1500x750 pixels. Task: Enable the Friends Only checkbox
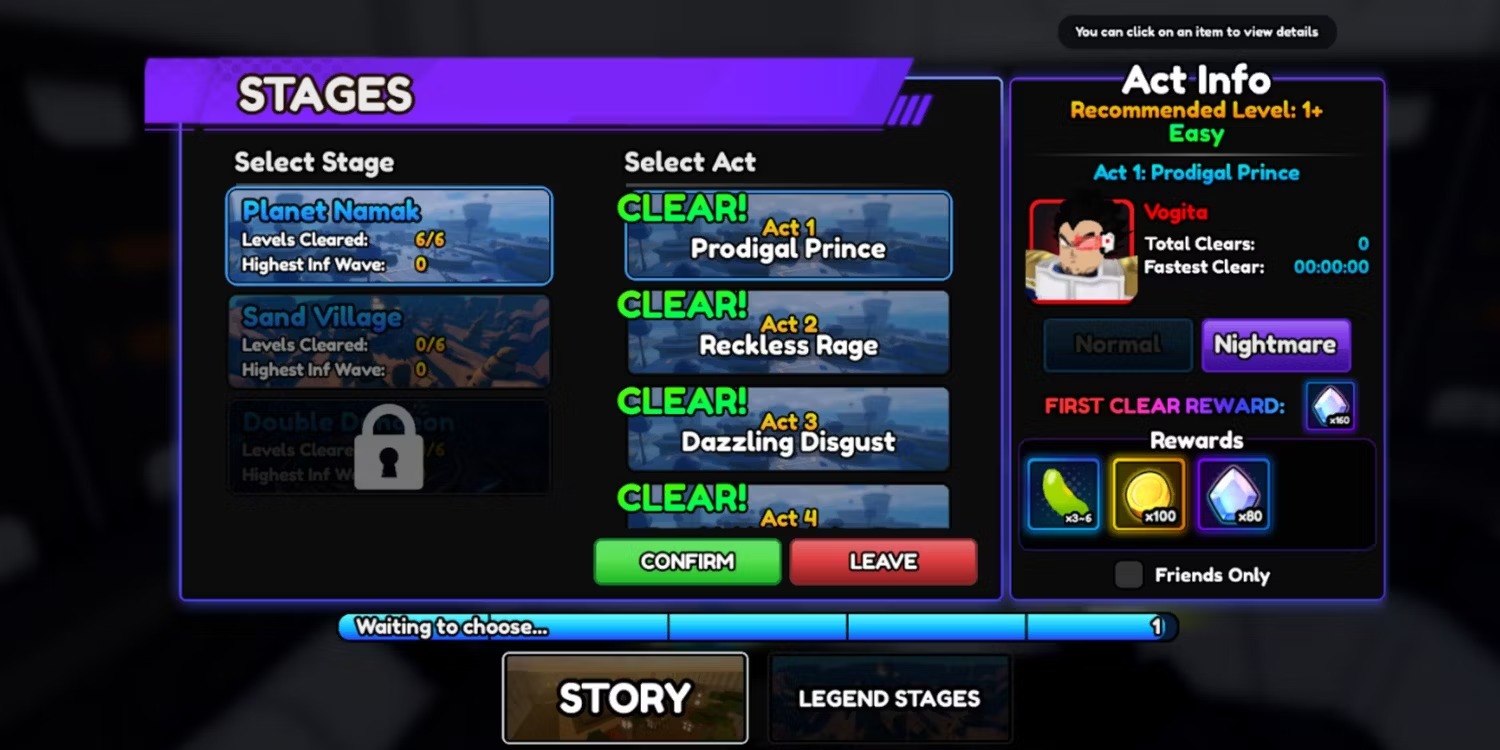(1129, 574)
